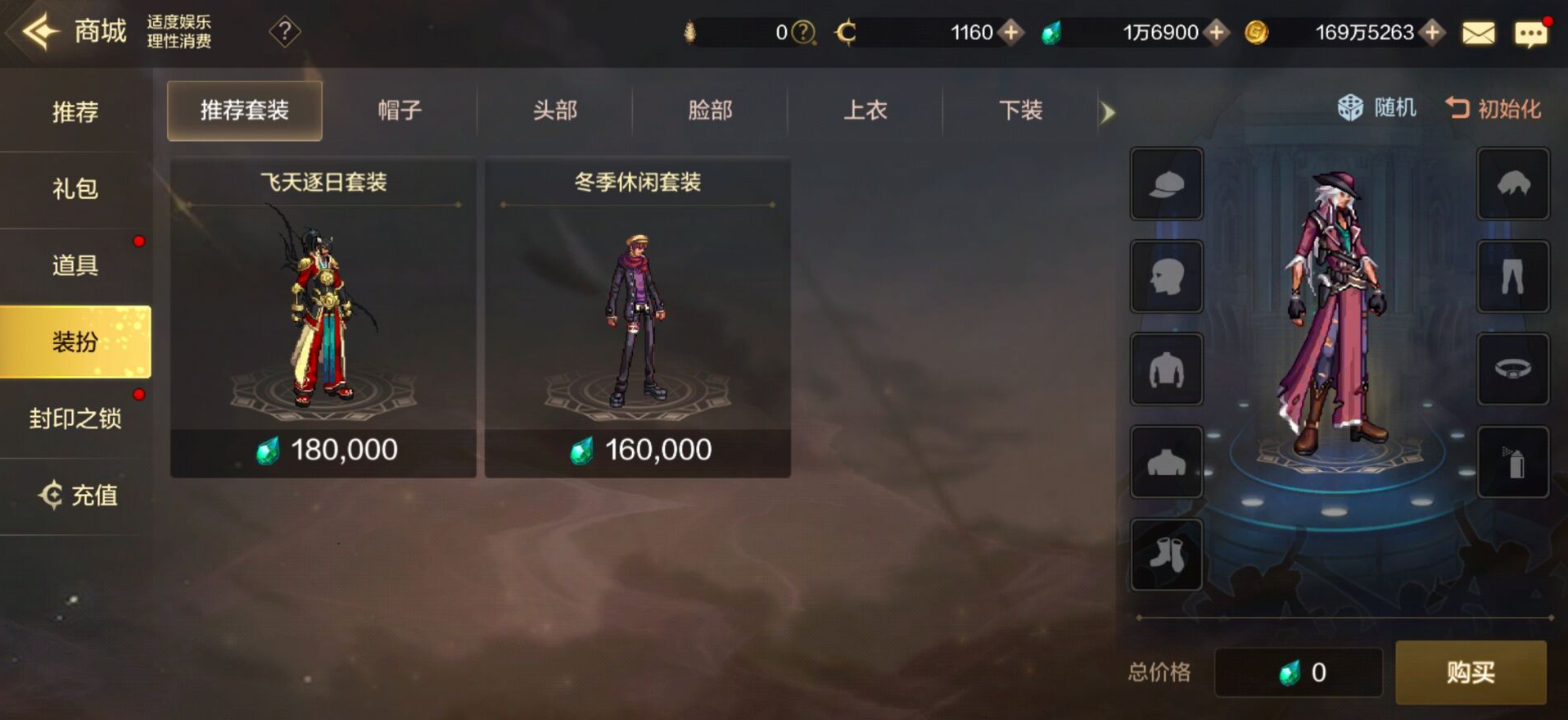Screen dimensions: 1568x720
Task: Click the back arrow to exit 商城
Action: (x=37, y=31)
